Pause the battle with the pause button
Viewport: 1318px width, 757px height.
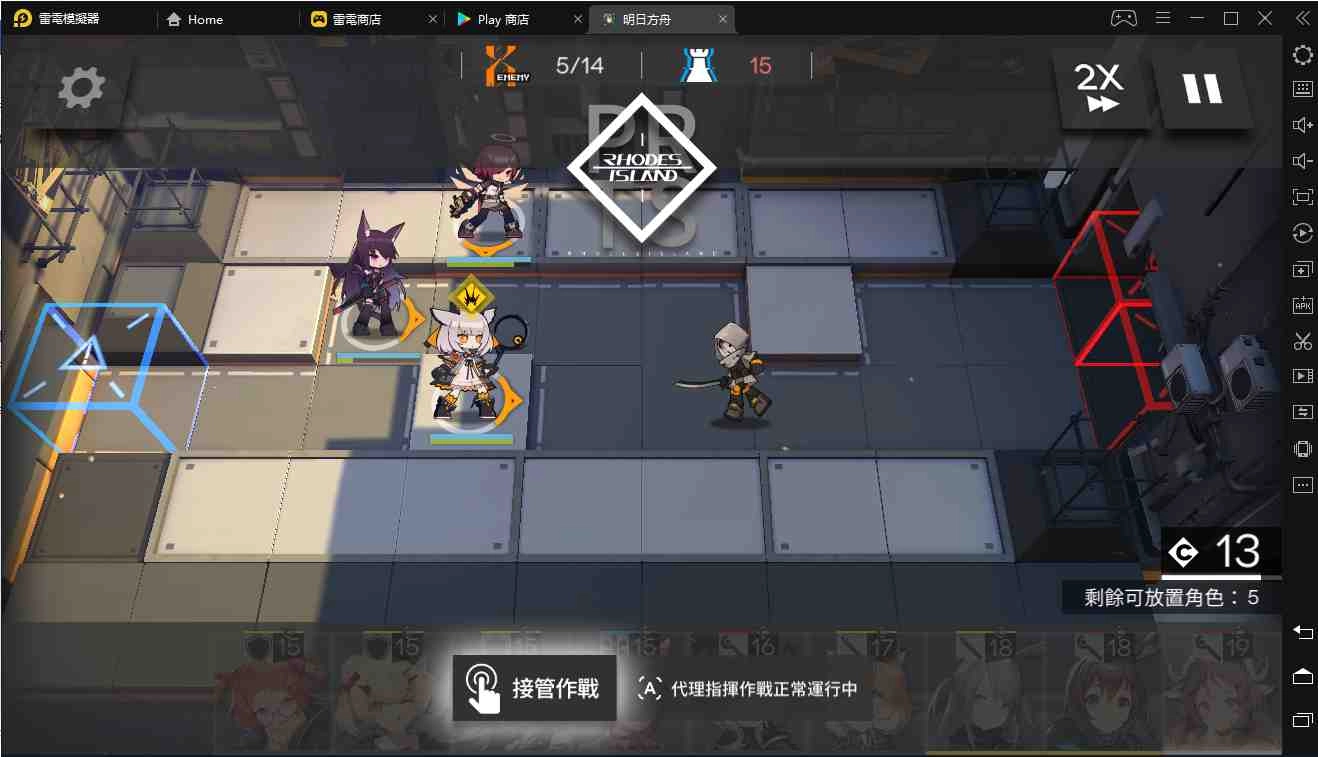tap(1203, 88)
